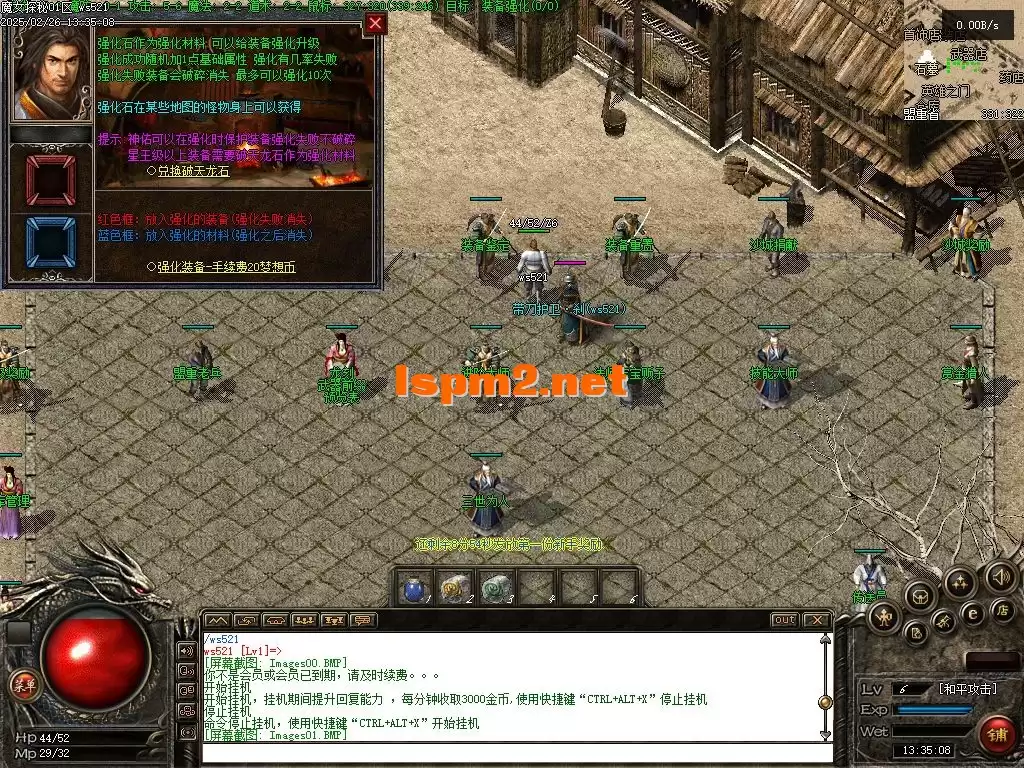Use the green scroll in hotbar slot 3
The height and width of the screenshot is (768, 1024).
(x=496, y=589)
